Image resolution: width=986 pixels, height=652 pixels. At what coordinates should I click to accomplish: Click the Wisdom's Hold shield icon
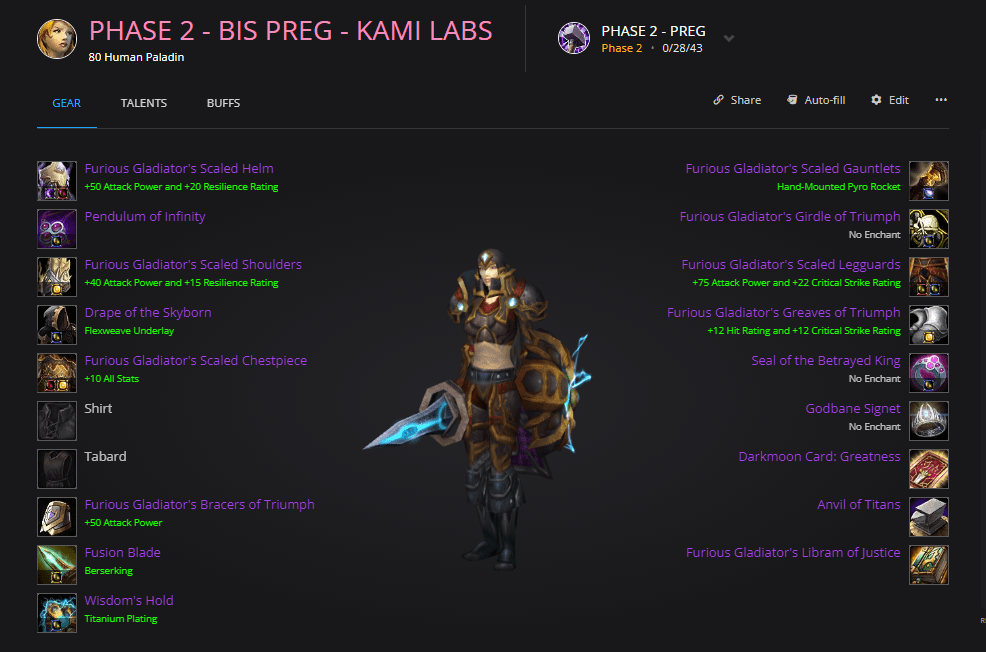pos(56,613)
